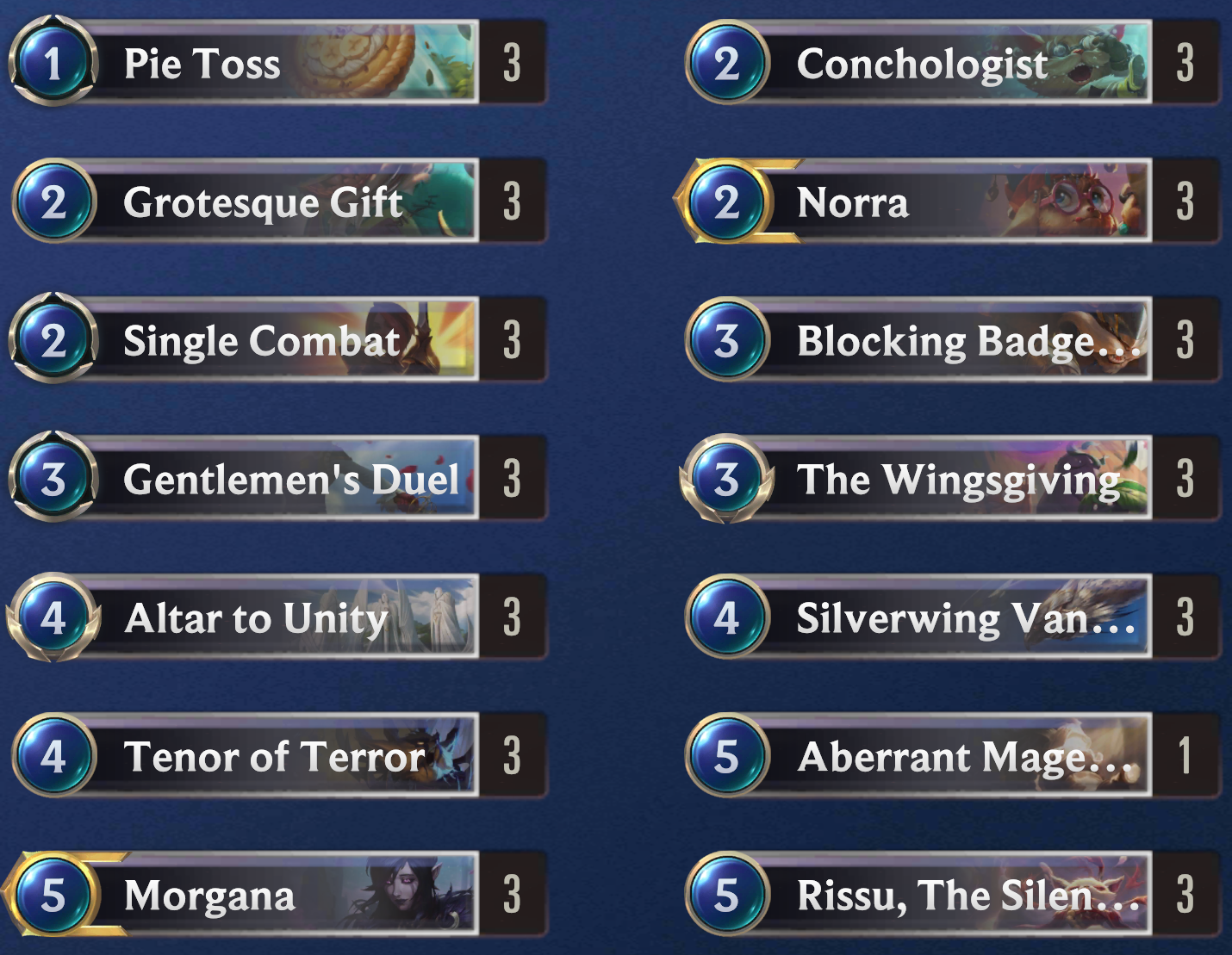The height and width of the screenshot is (955, 1232).
Task: Click the mana cost gem on Pie Toss
Action: tap(53, 63)
